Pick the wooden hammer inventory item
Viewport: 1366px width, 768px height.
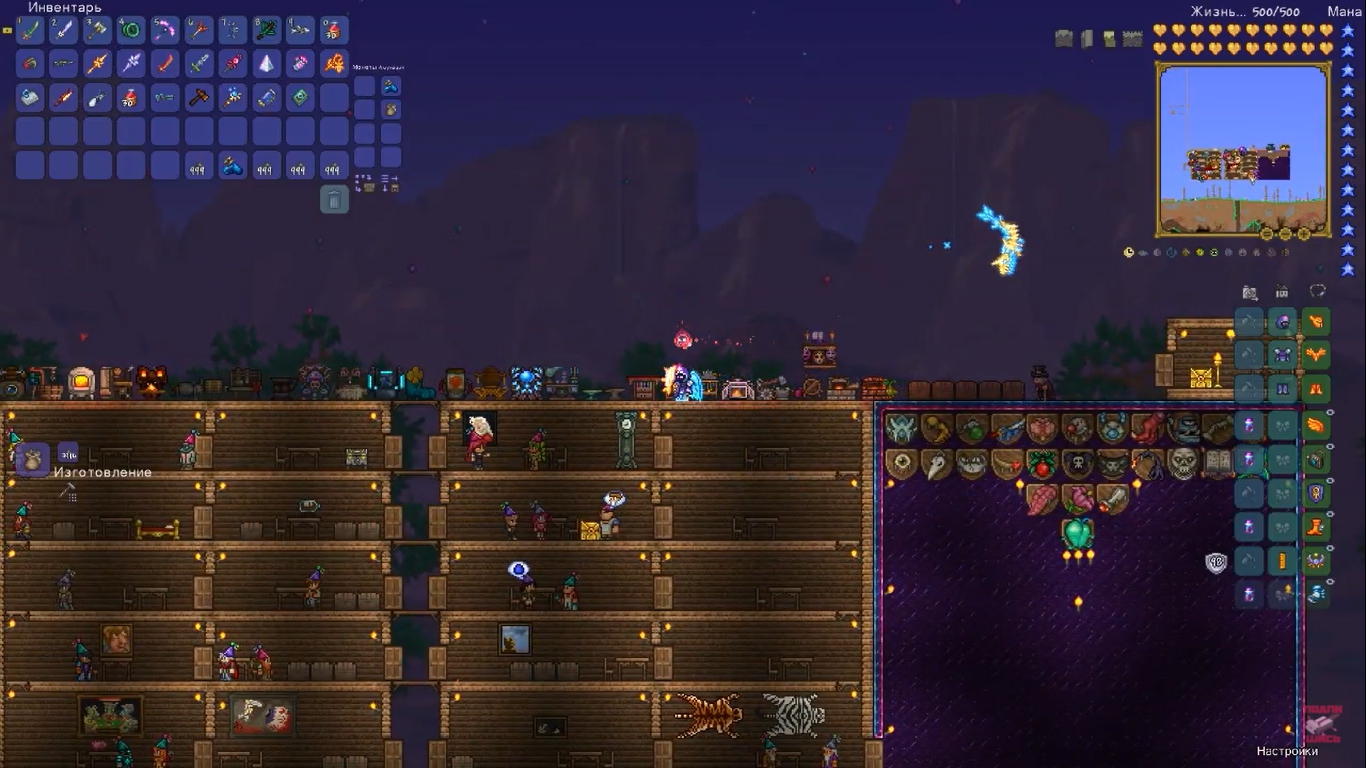coord(199,98)
